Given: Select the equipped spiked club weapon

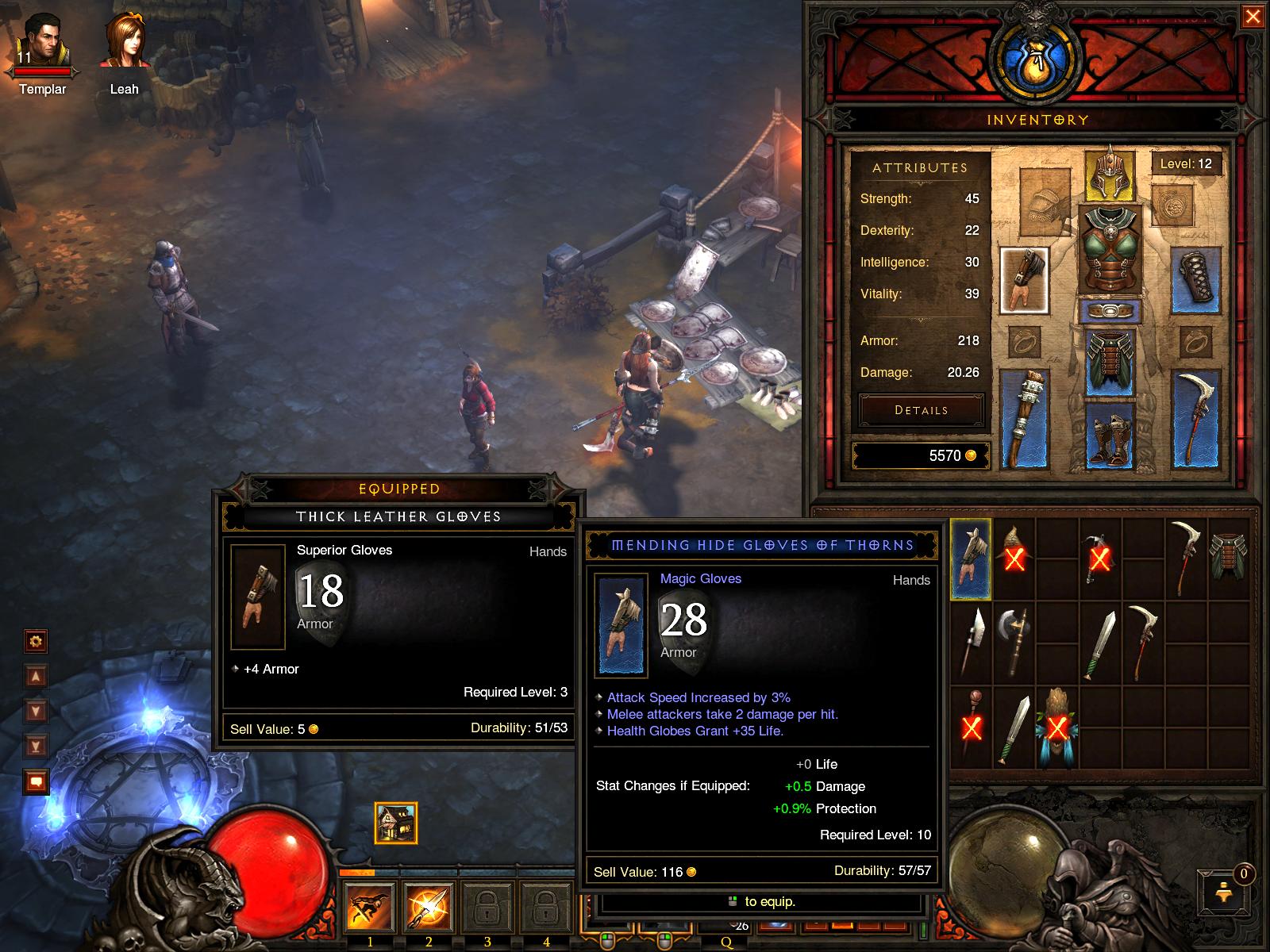Looking at the screenshot, I should pos(1024,418).
